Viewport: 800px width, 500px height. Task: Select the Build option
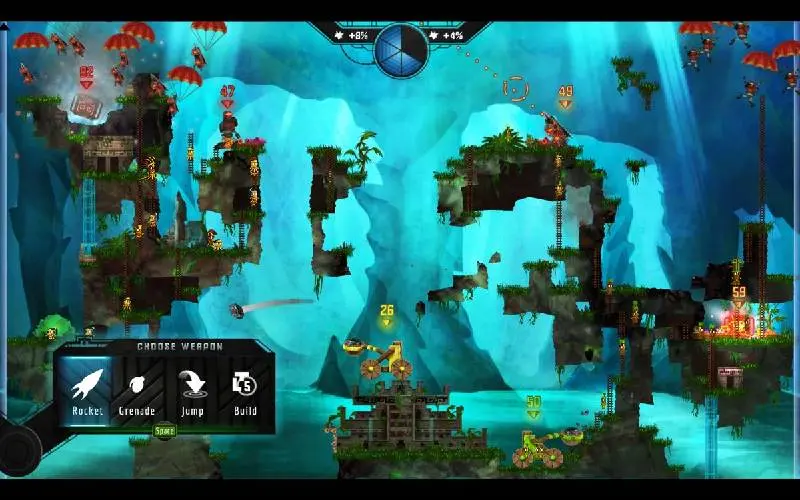(245, 390)
